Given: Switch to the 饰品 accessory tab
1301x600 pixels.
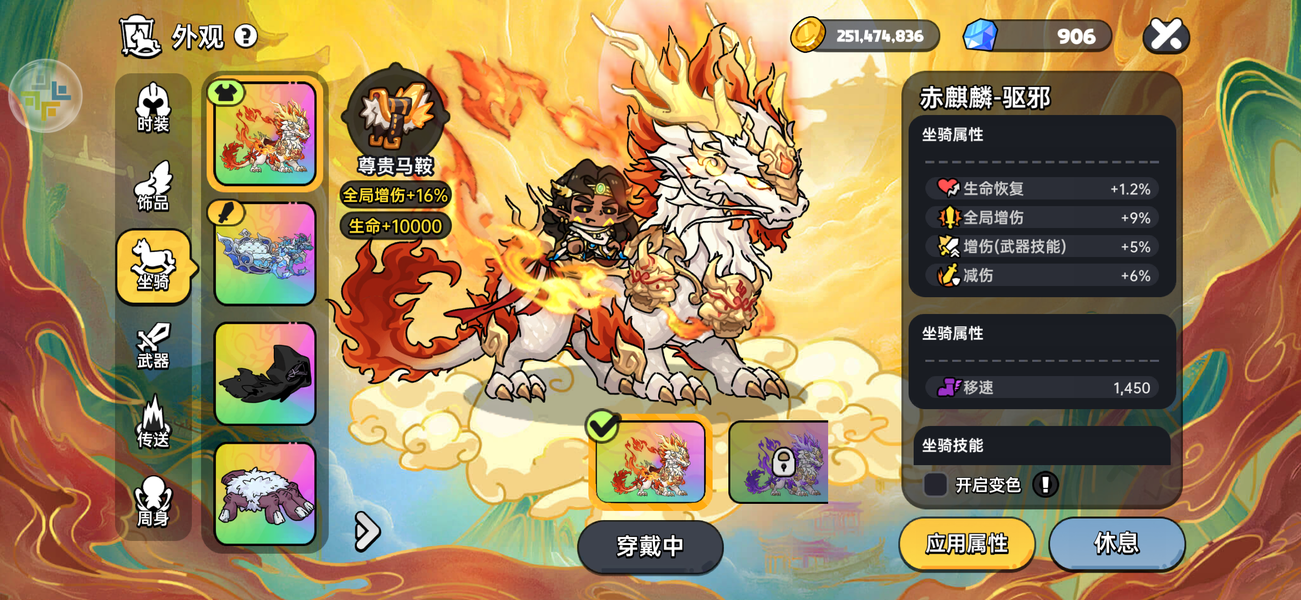Looking at the screenshot, I should click(x=153, y=187).
